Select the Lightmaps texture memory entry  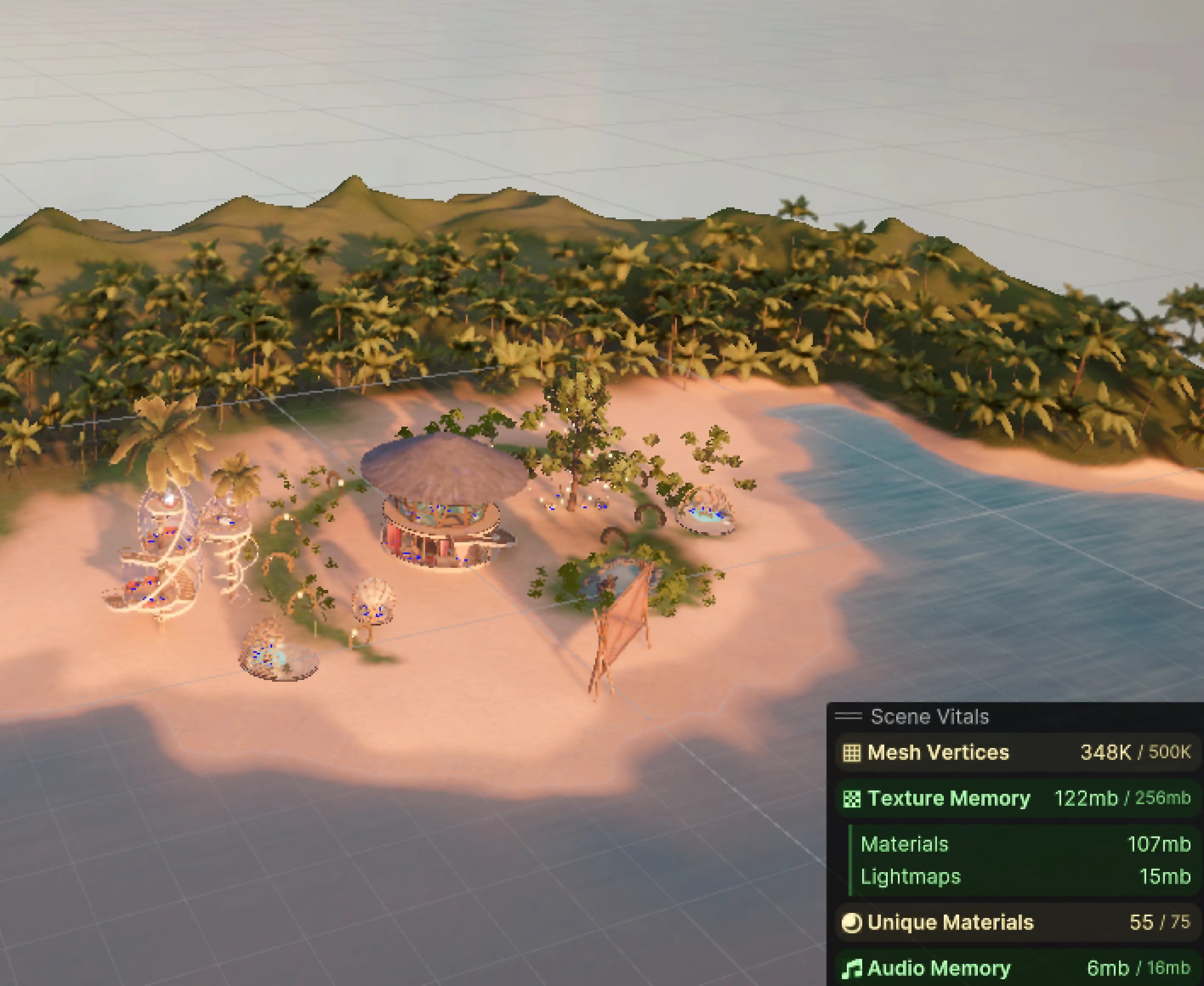pyautogui.click(x=1025, y=877)
